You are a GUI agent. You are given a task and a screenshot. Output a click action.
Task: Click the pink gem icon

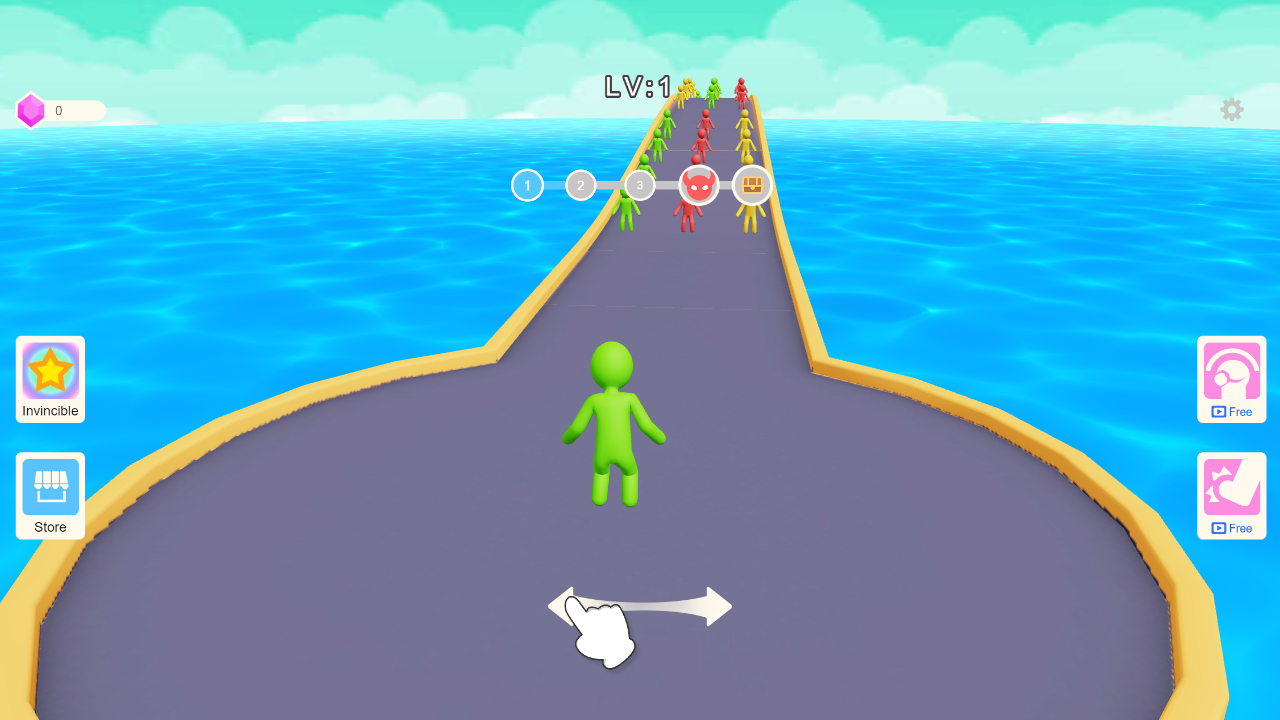(31, 110)
